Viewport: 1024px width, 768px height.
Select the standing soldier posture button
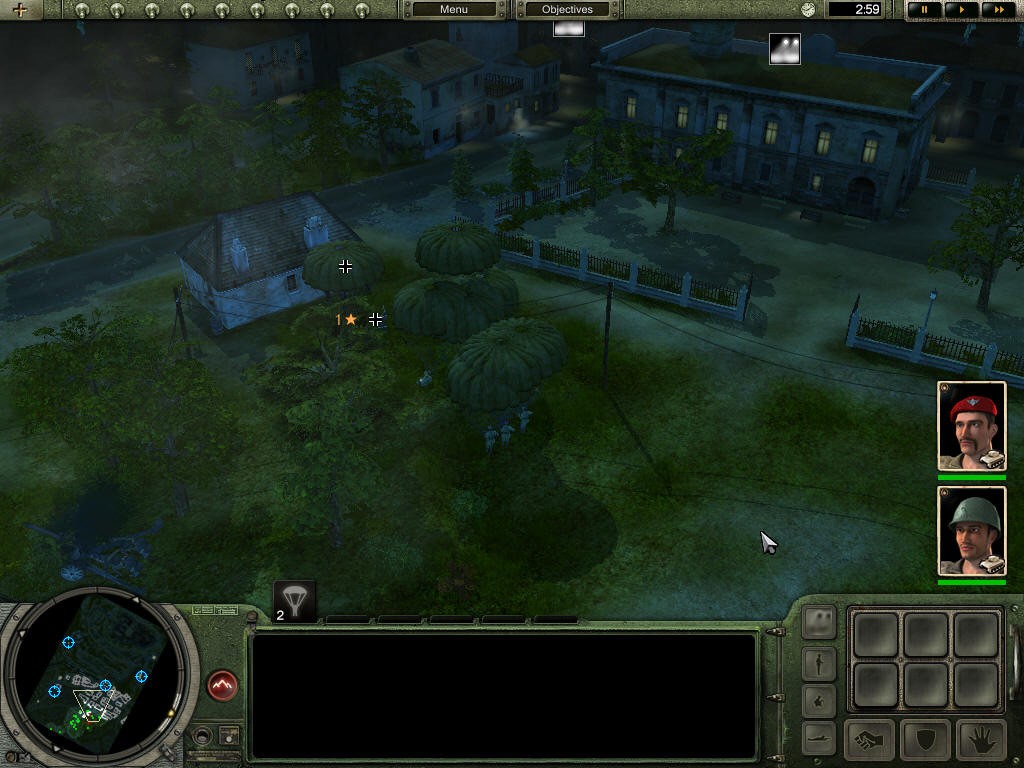point(820,663)
